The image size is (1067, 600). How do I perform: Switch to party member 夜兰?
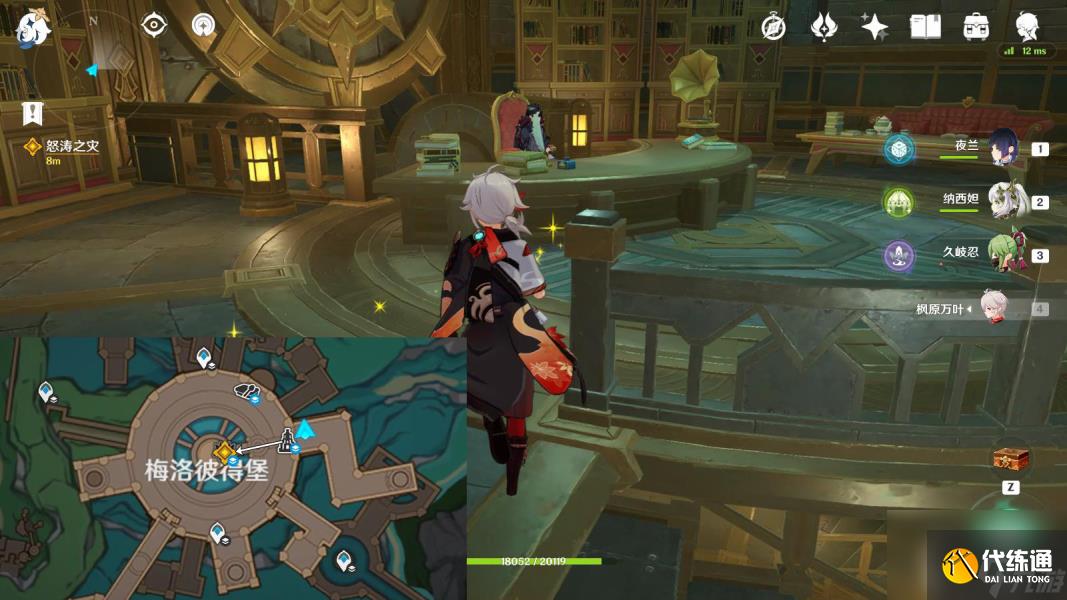point(1004,148)
